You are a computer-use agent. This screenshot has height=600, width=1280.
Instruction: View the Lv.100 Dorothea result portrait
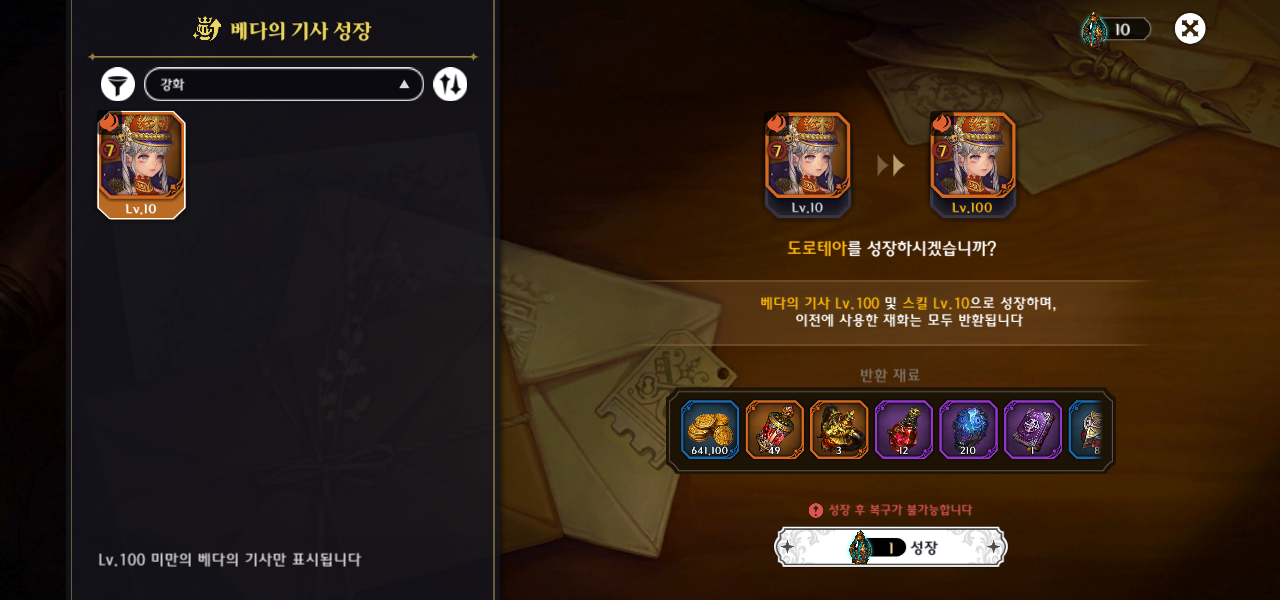coord(972,164)
